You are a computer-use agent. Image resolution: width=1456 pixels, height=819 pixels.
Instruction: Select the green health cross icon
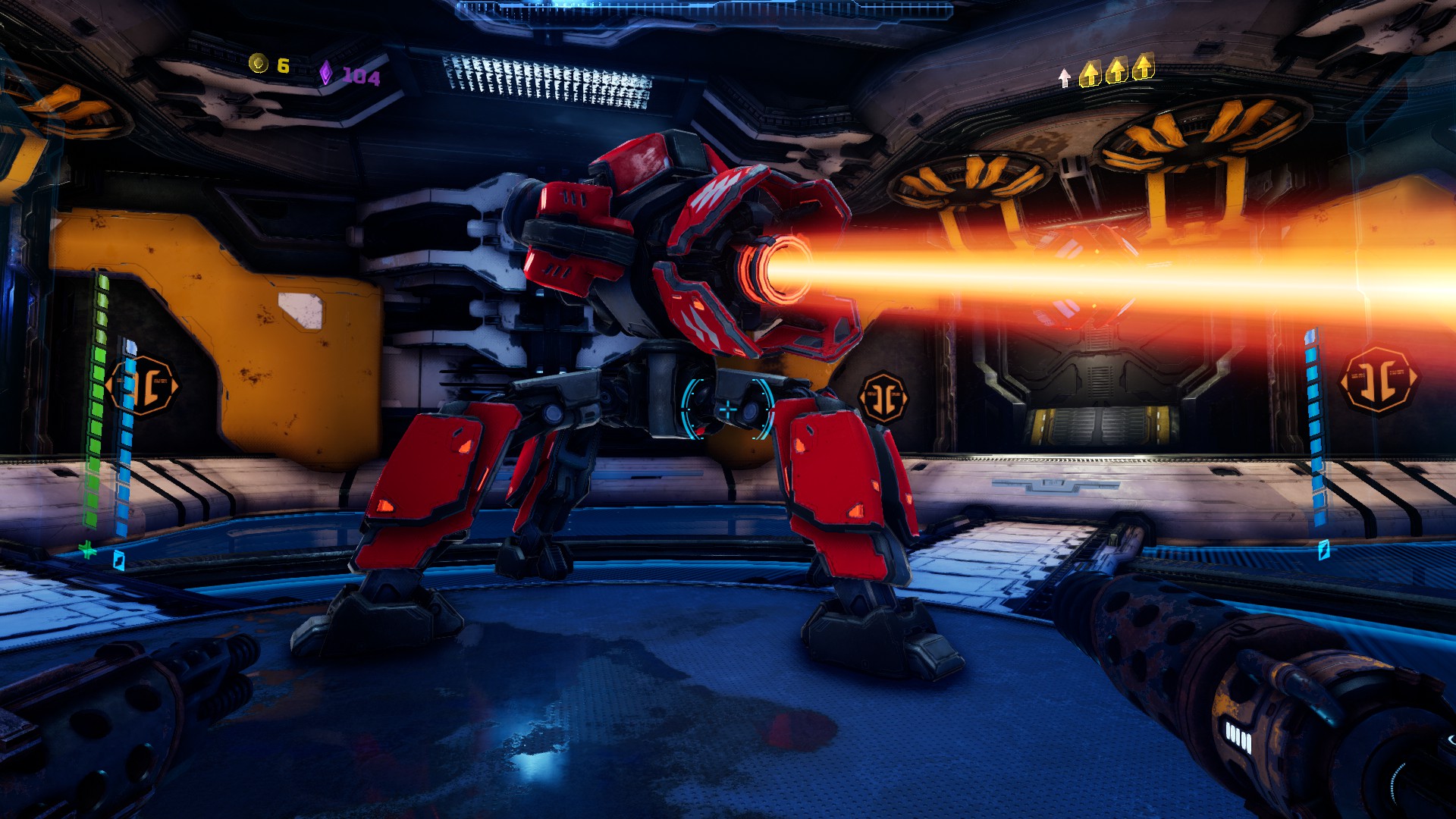click(x=89, y=550)
